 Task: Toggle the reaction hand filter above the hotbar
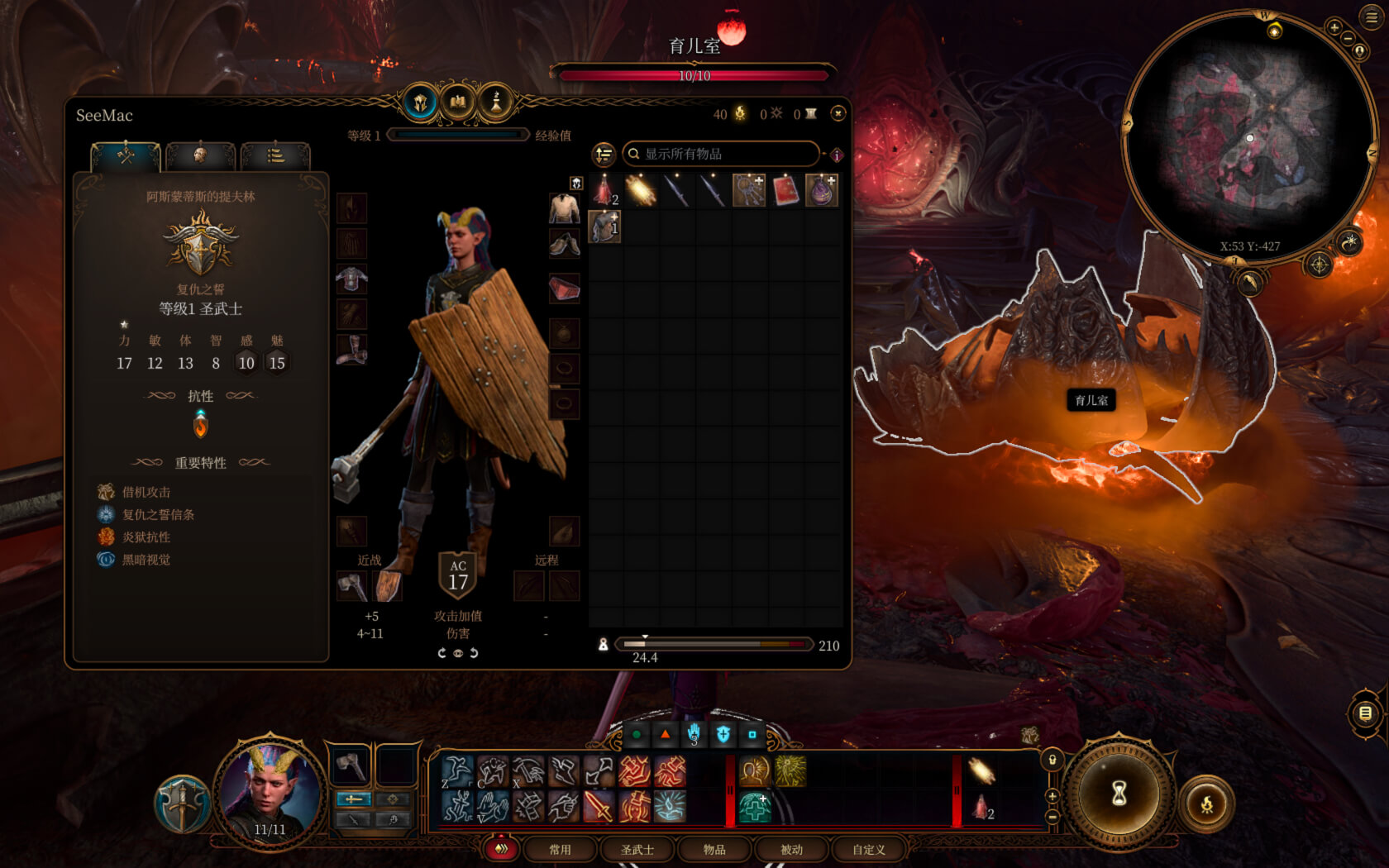[x=694, y=733]
